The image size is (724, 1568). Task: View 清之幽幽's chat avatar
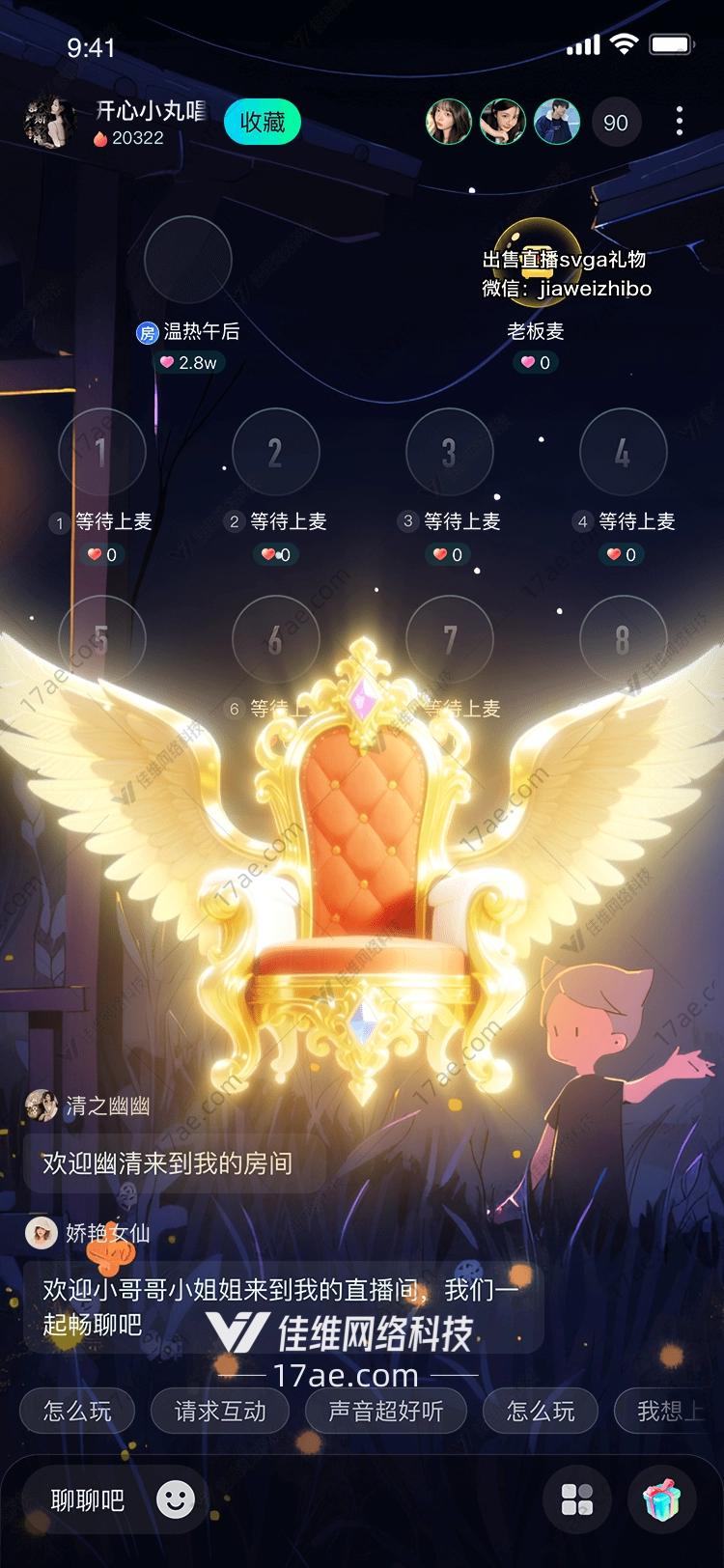42,1106
